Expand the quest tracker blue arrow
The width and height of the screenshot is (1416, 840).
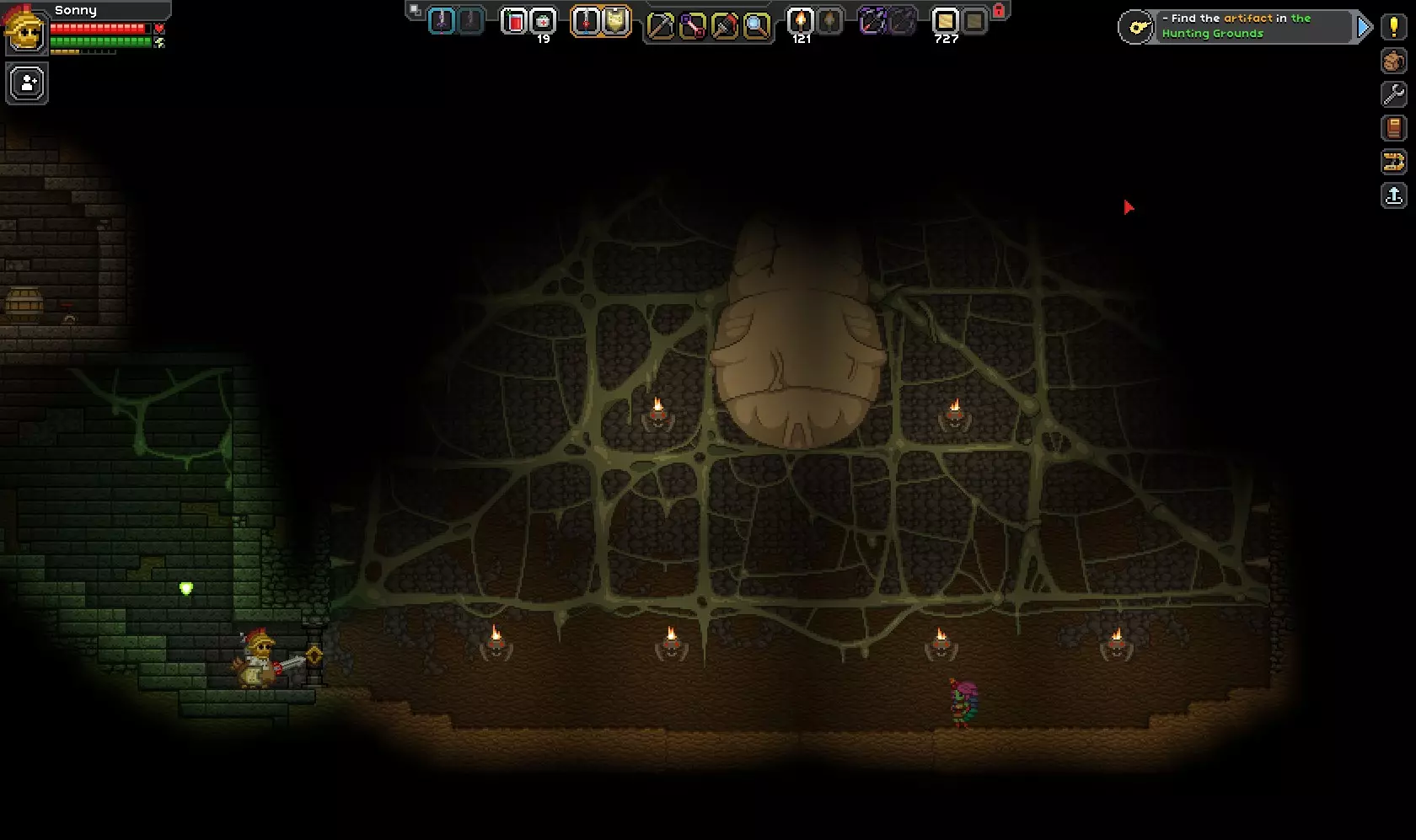pos(1363,27)
